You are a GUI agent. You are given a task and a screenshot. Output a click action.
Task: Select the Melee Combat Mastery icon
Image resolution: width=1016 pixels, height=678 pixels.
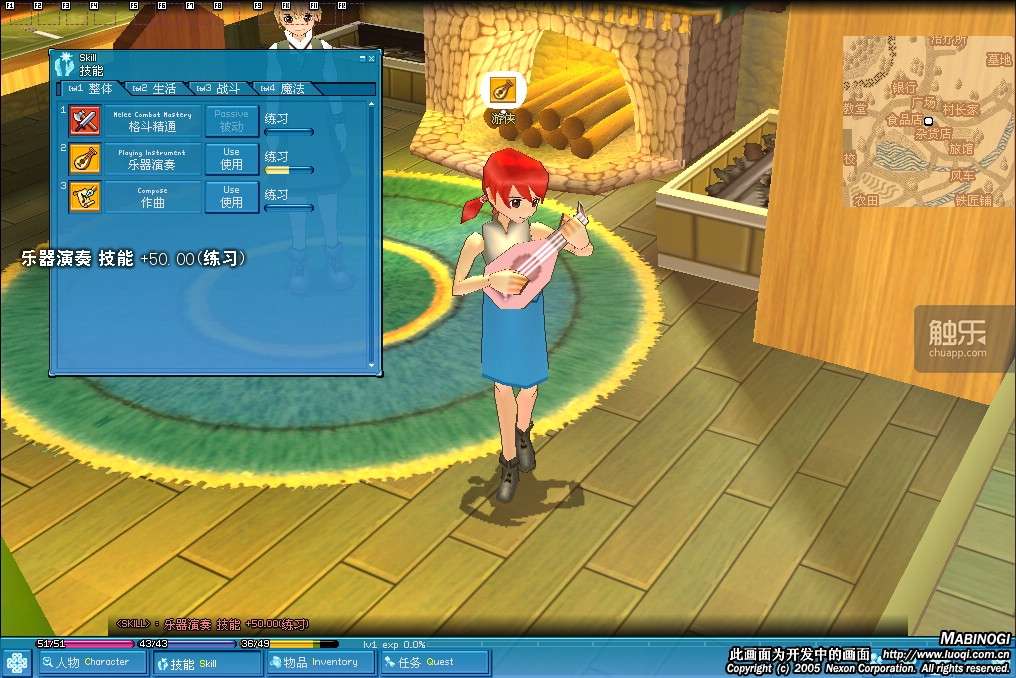point(84,121)
